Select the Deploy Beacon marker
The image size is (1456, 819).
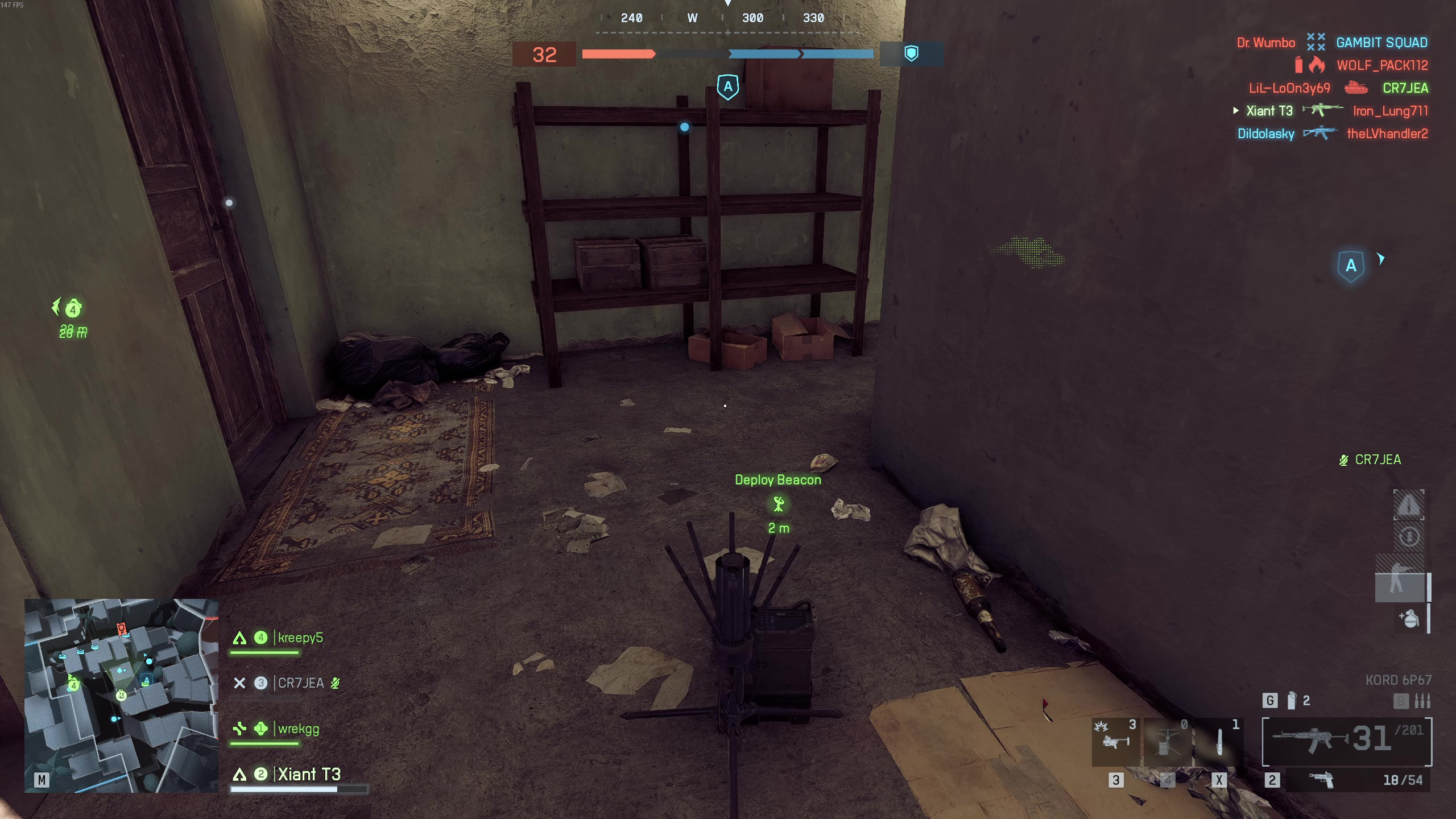click(778, 503)
